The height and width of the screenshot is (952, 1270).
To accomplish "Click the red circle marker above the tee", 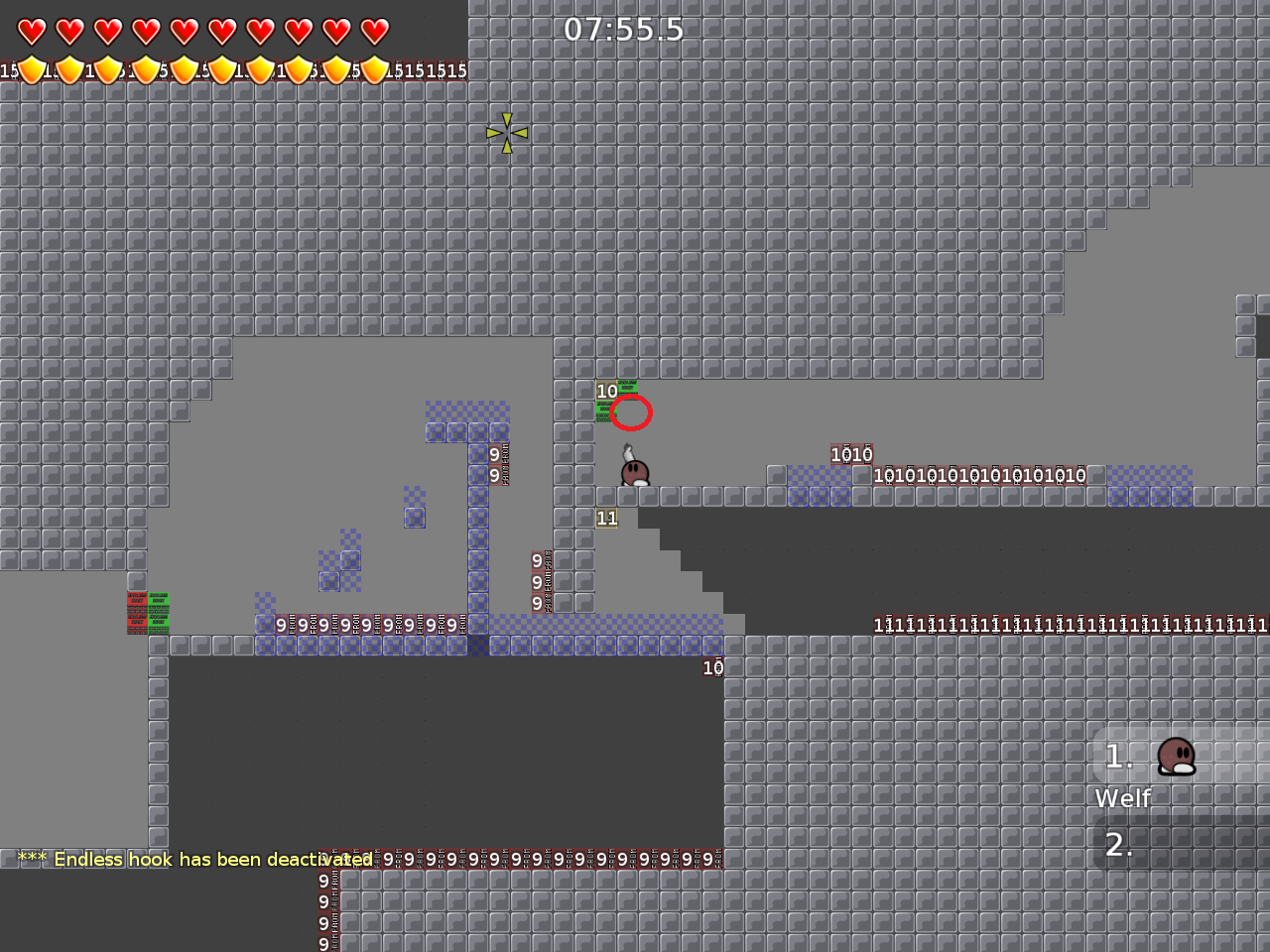I will point(631,414).
